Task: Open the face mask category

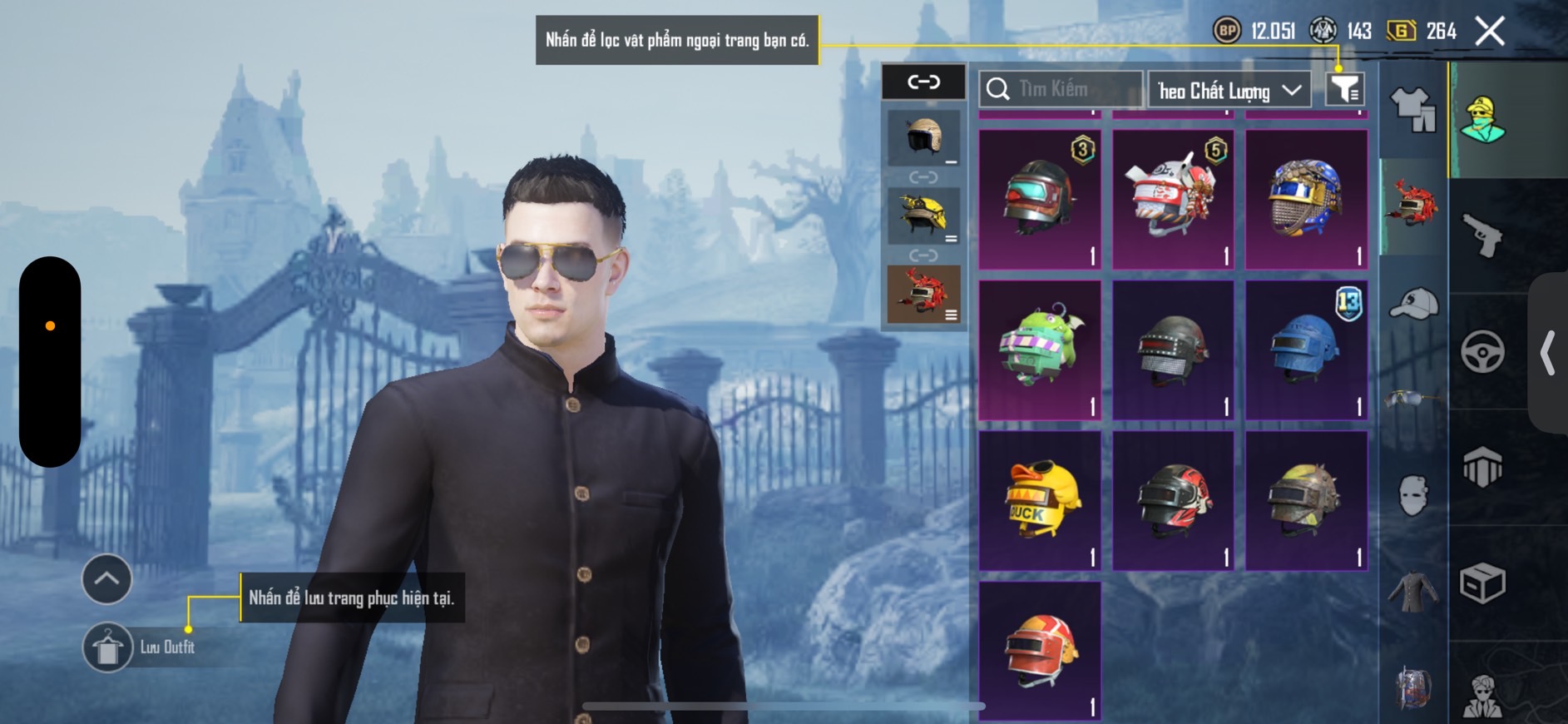Action: [1413, 495]
